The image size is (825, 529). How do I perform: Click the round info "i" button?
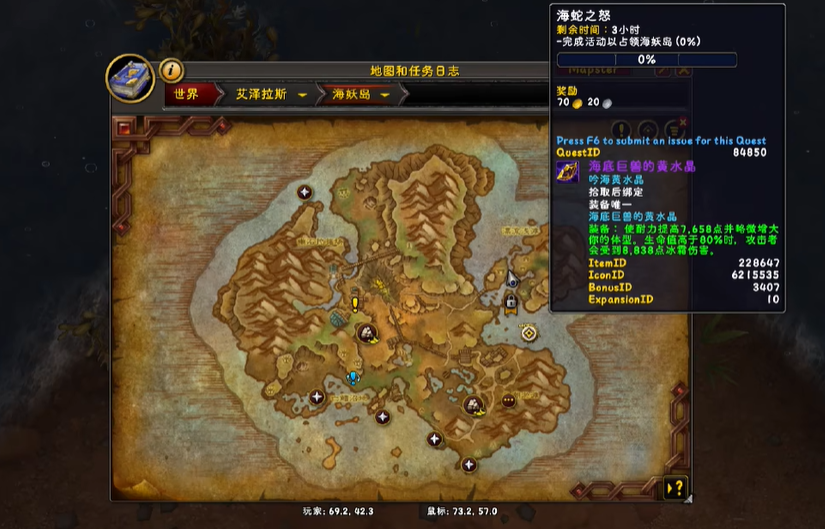(171, 70)
